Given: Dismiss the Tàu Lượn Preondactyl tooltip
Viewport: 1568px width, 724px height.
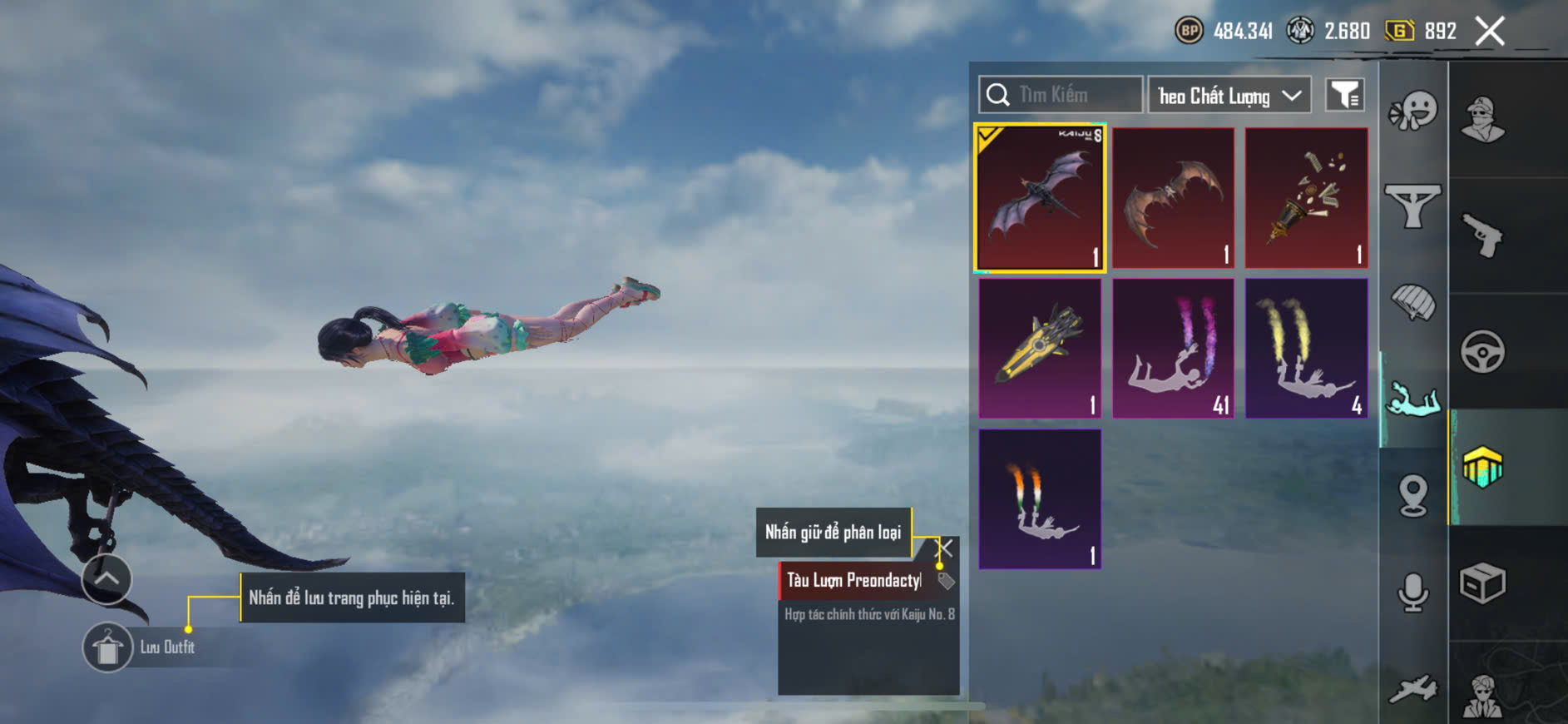Looking at the screenshot, I should 945,548.
